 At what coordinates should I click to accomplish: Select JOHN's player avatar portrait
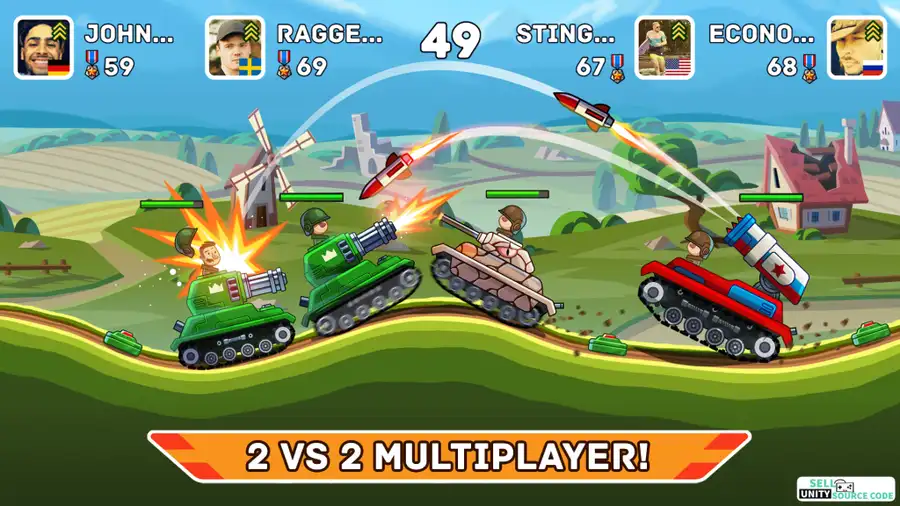pos(44,48)
